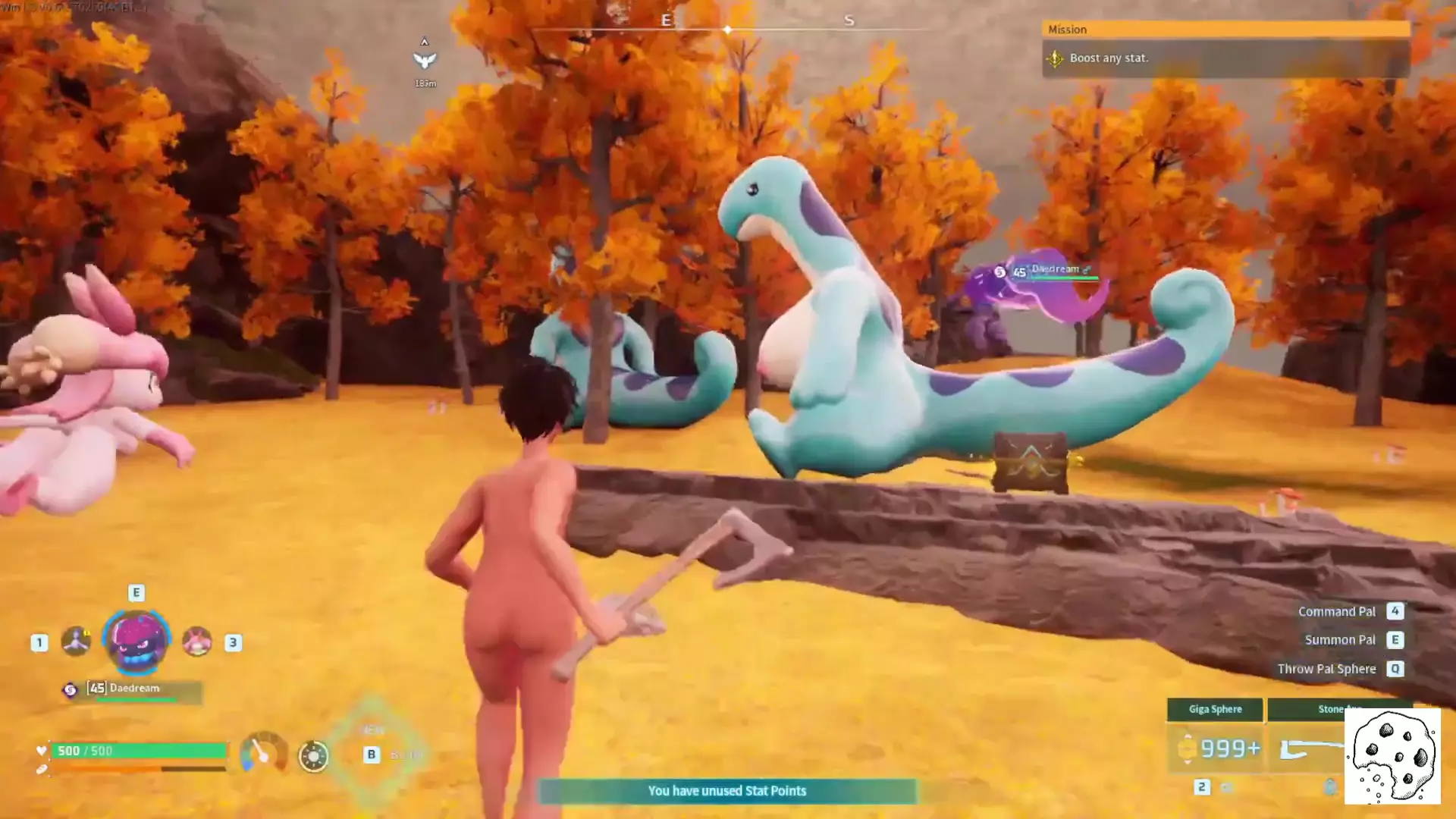Click the cookie watermark overlay
This screenshot has width=1456, height=819.
tap(1392, 756)
